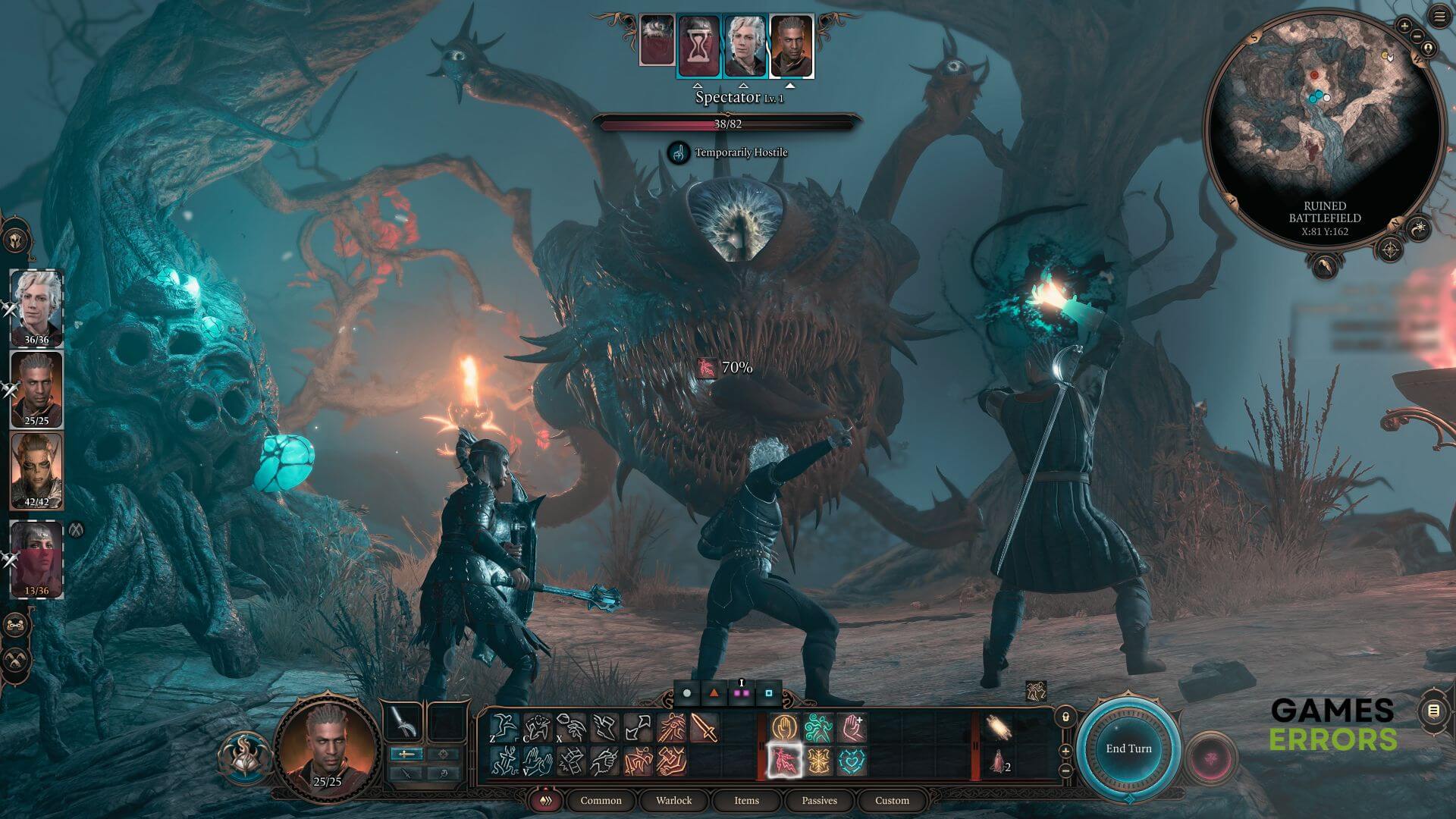Switch to the Common hotbar tab
This screenshot has width=1456, height=819.
point(601,800)
